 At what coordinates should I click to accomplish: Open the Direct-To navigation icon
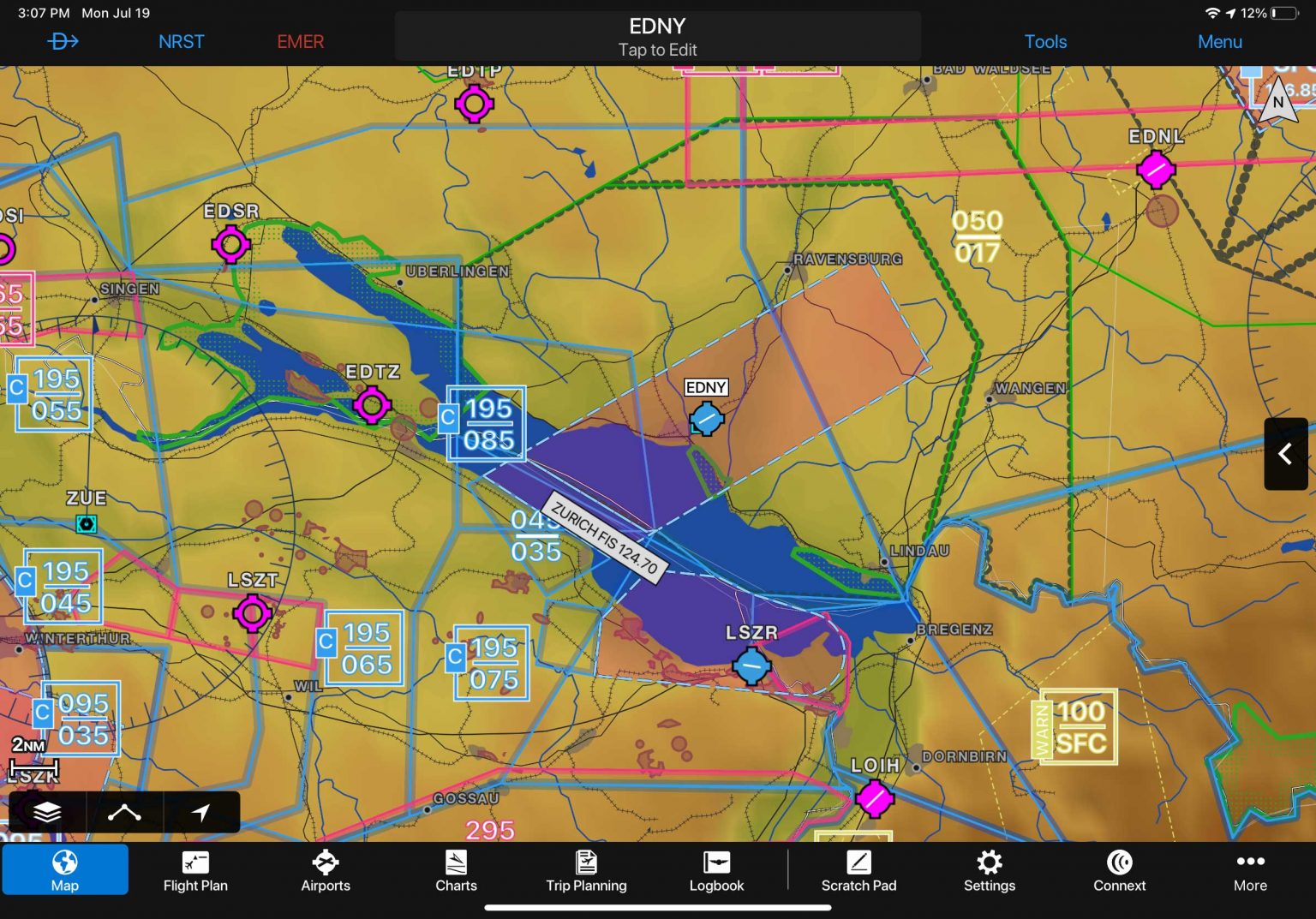pyautogui.click(x=63, y=40)
